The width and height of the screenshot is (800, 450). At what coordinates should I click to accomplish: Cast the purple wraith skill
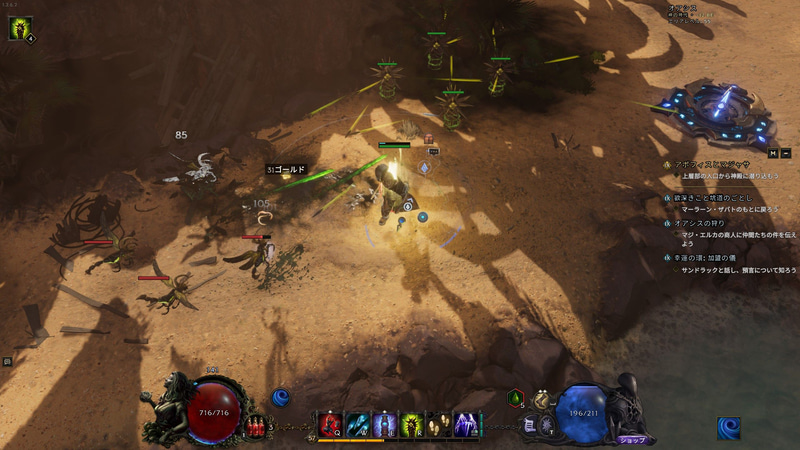[465, 425]
